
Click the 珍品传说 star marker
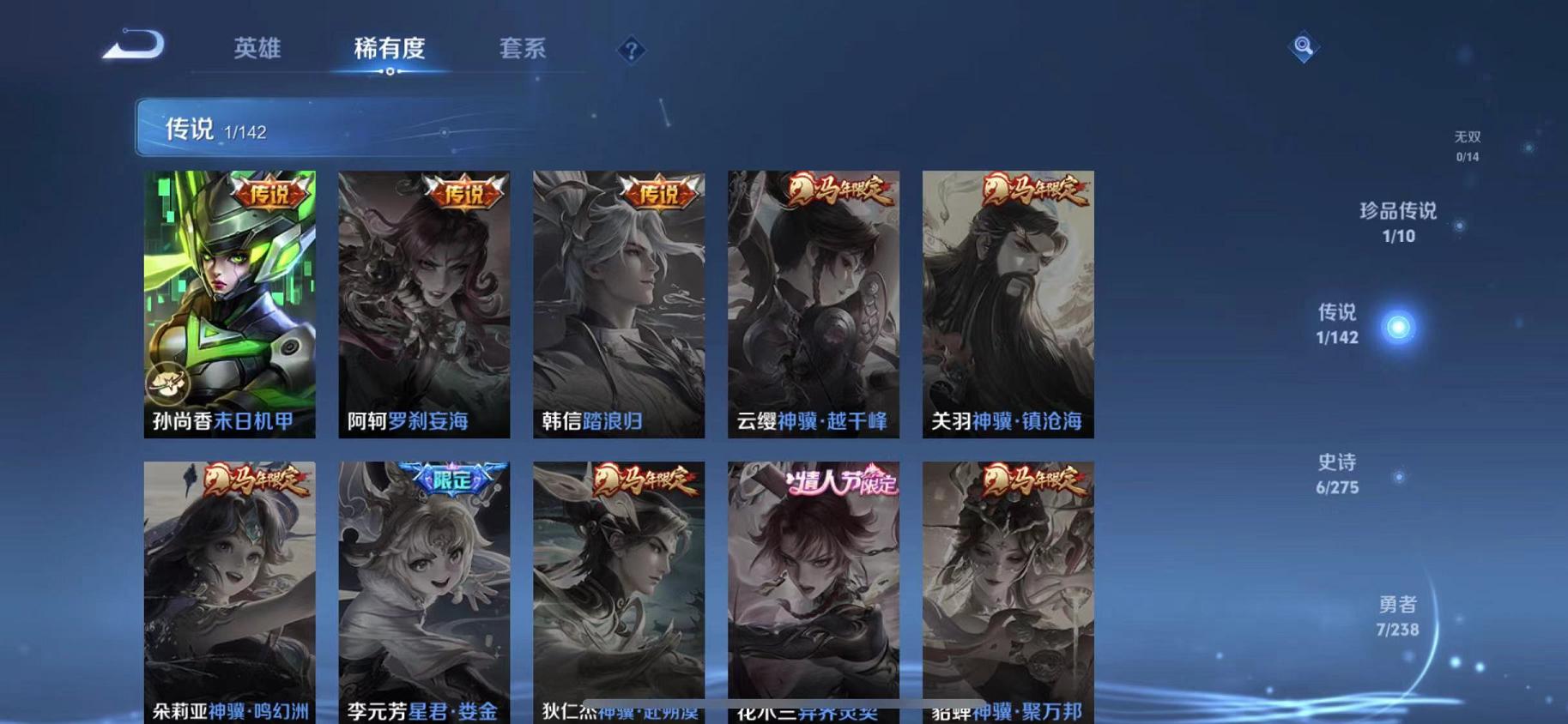coord(1458,225)
